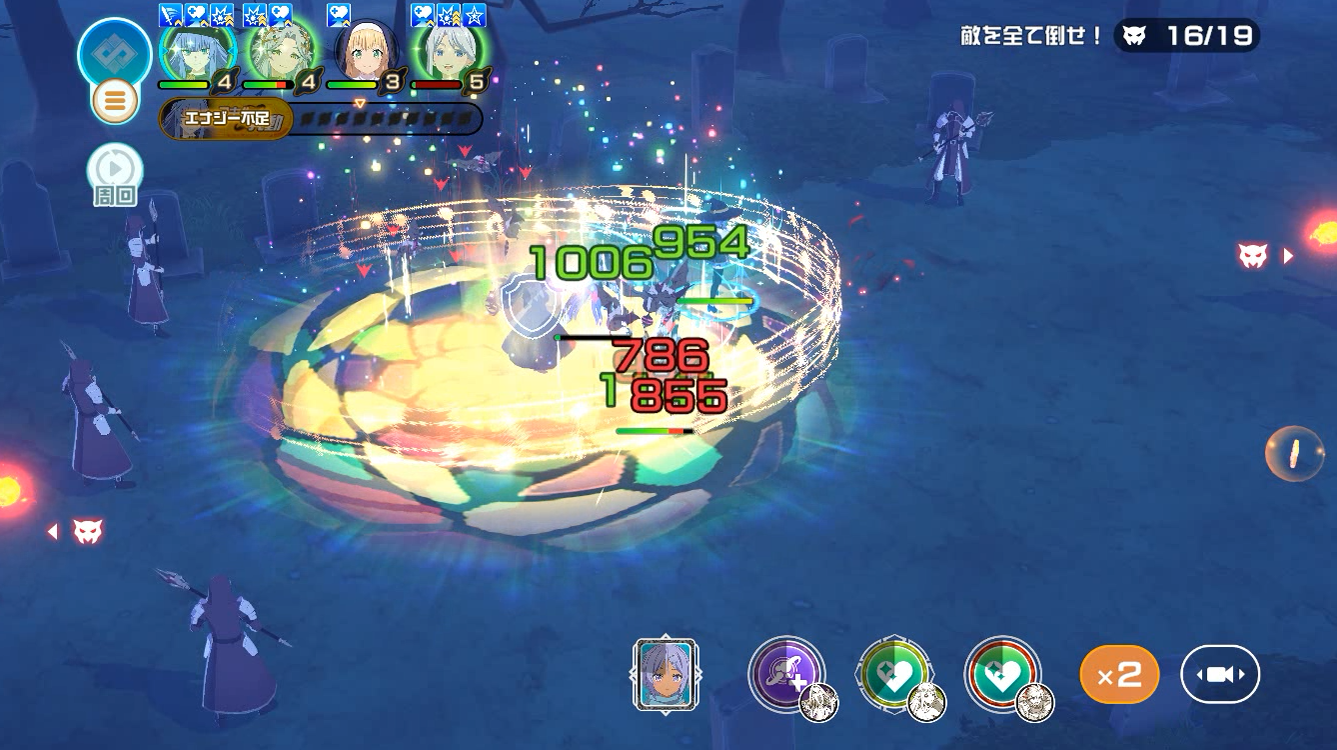This screenshot has height=750, width=1337.
Task: Toggle the 周回 auto-repeat button
Action: tap(115, 174)
